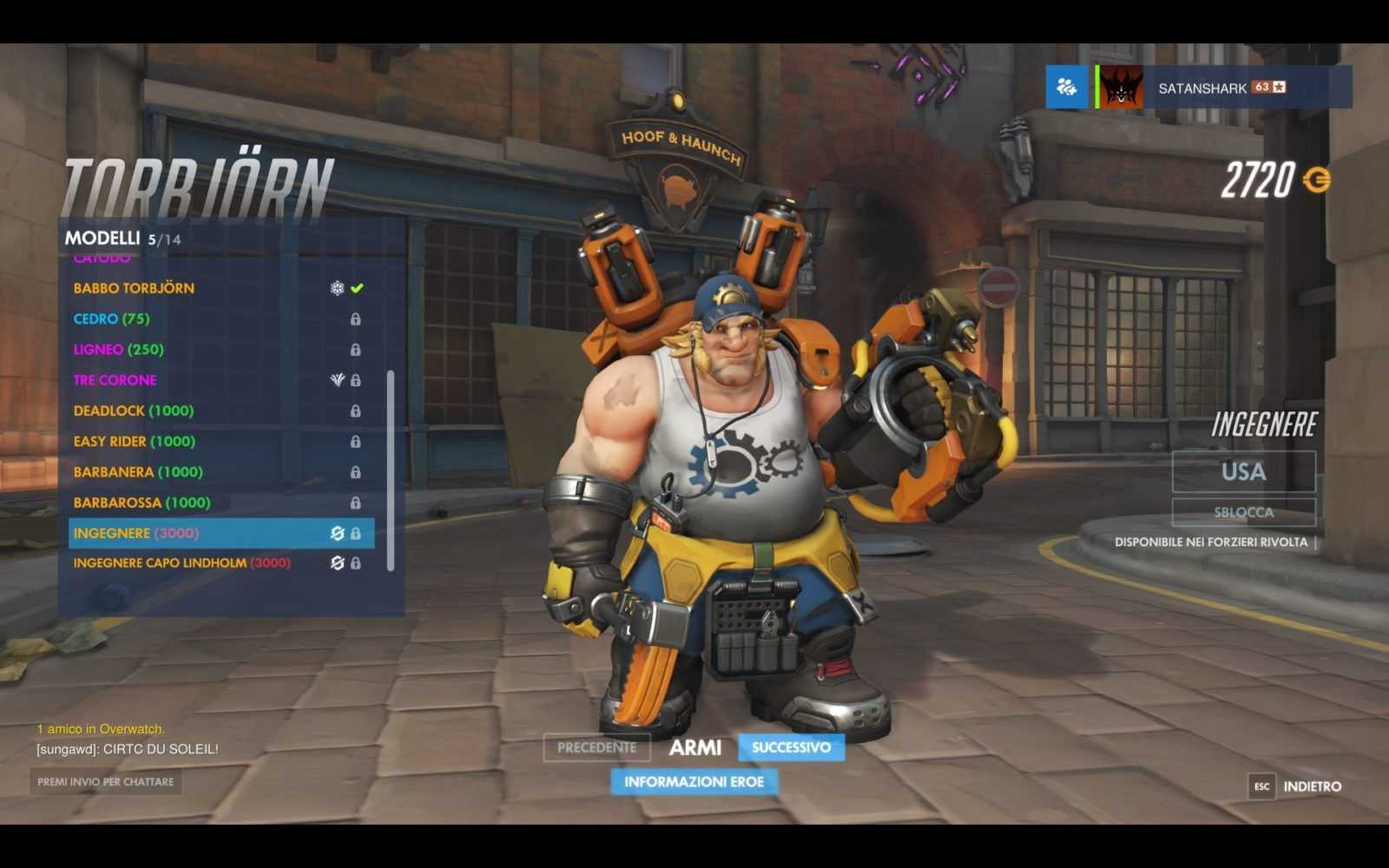Open Informazioni Eroe
1389x868 pixels.
pyautogui.click(x=694, y=782)
